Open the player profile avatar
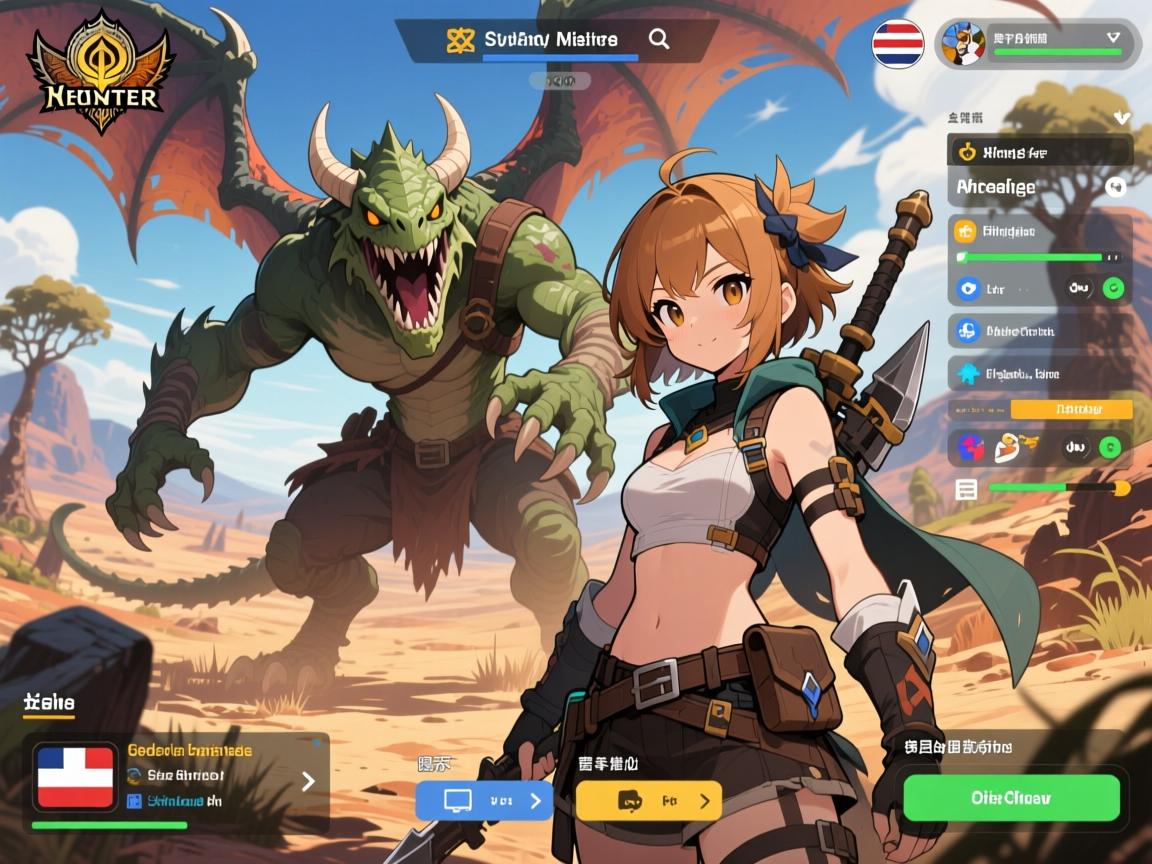1152x864 pixels. pos(963,43)
